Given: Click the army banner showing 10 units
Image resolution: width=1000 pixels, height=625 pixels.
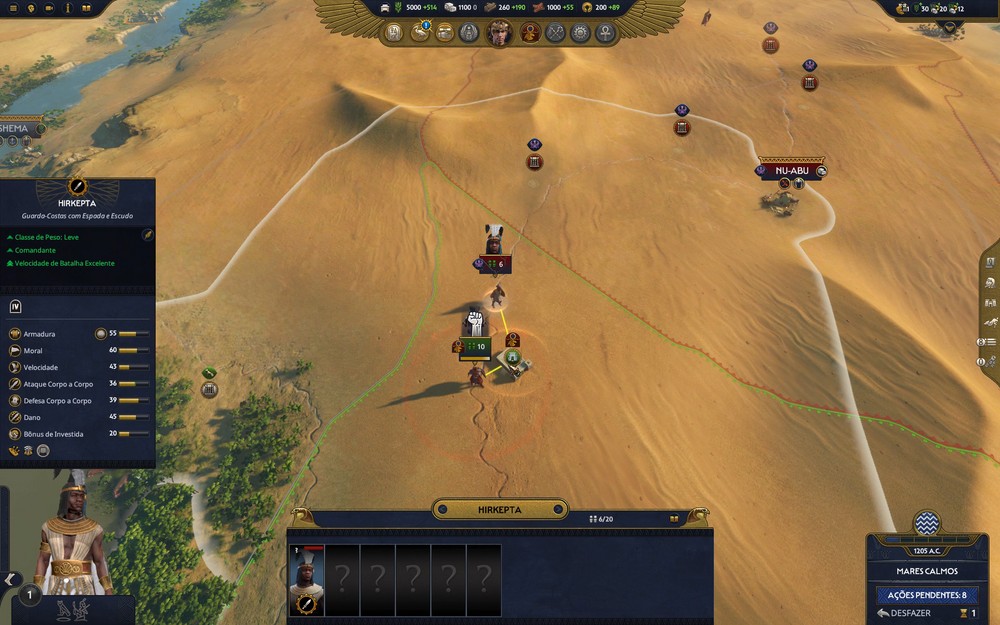Looking at the screenshot, I should (475, 347).
